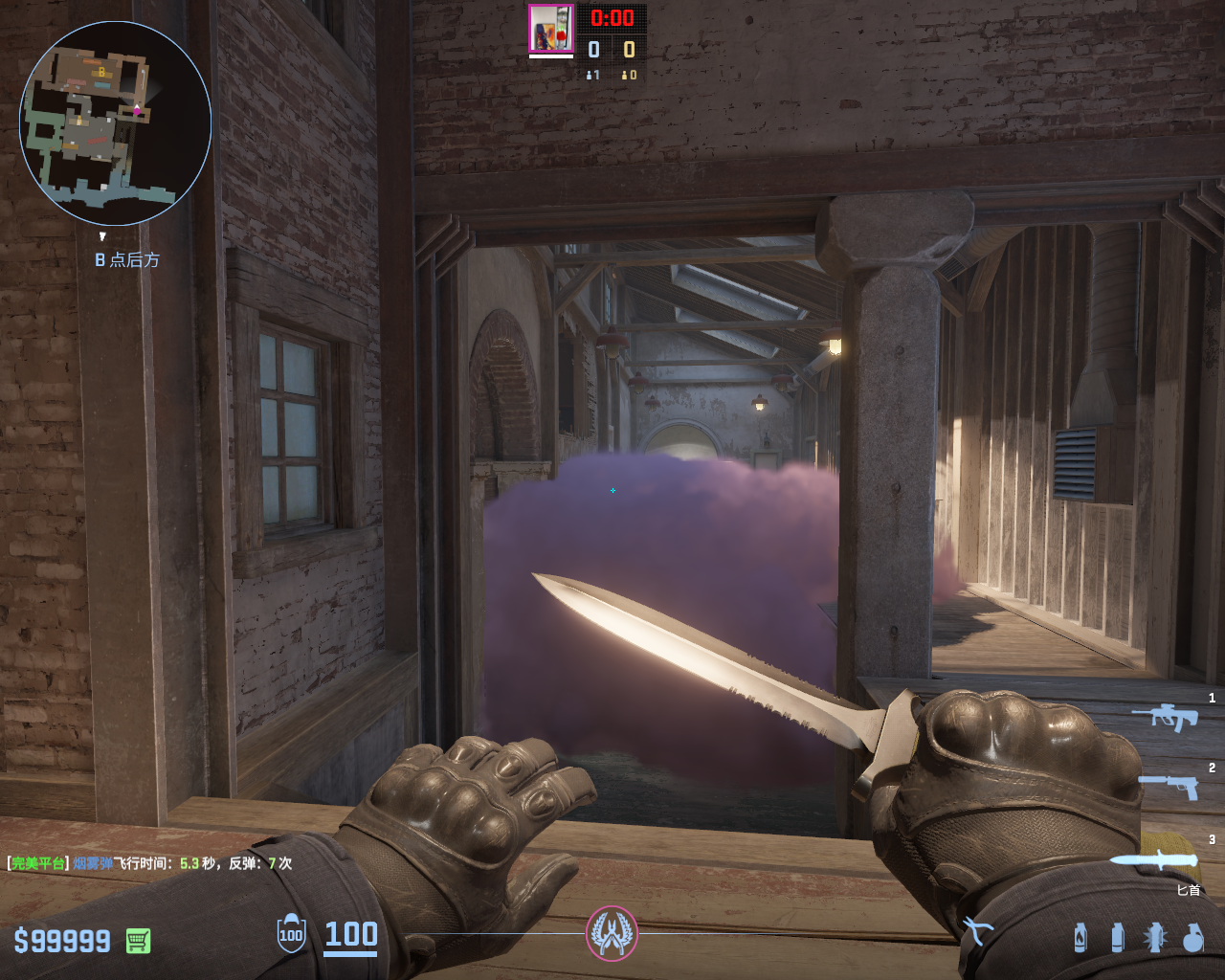Select the AUG rifle in slot 1
1225x980 pixels.
click(1166, 716)
